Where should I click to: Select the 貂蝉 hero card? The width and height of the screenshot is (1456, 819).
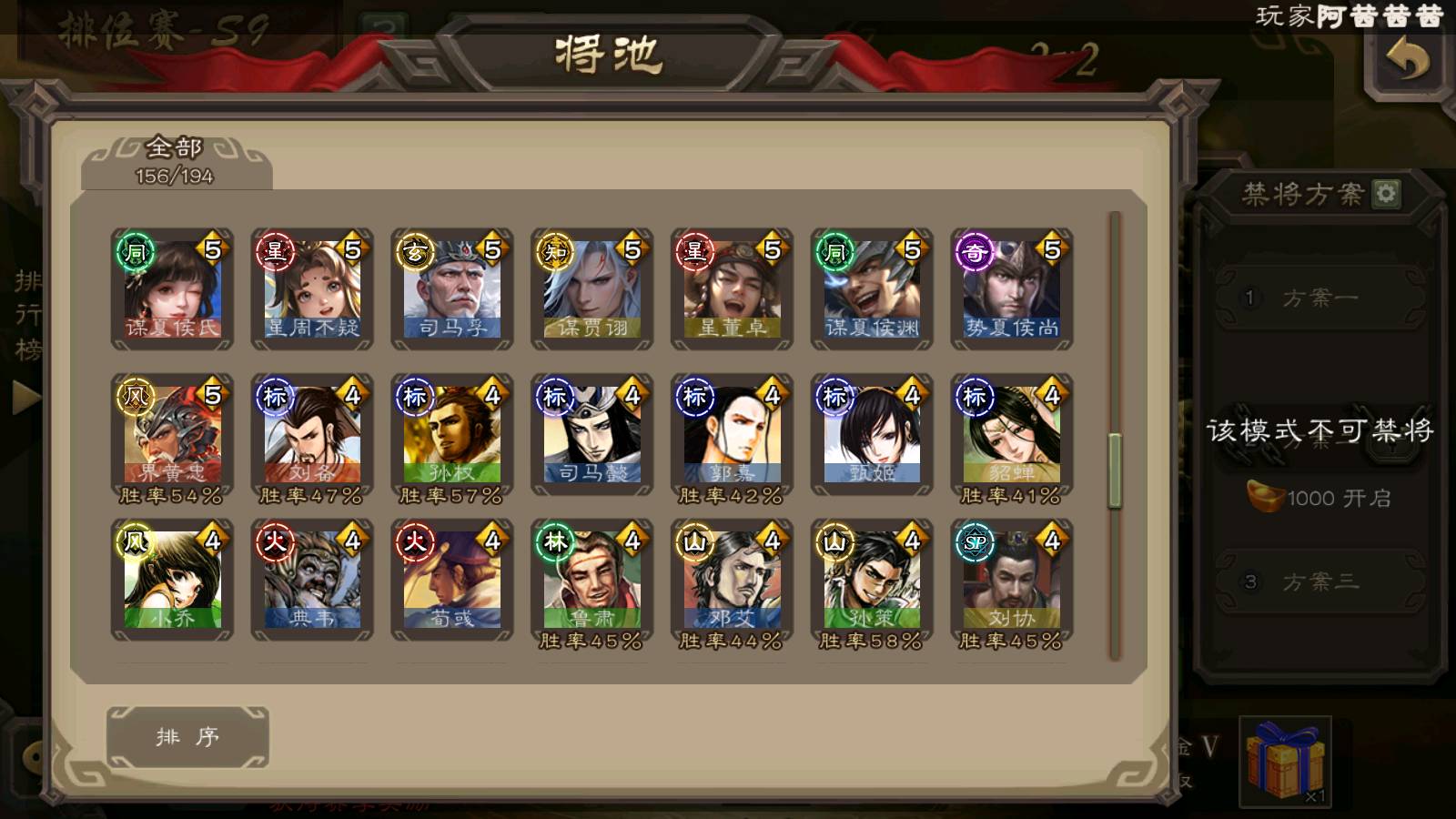tap(1012, 435)
